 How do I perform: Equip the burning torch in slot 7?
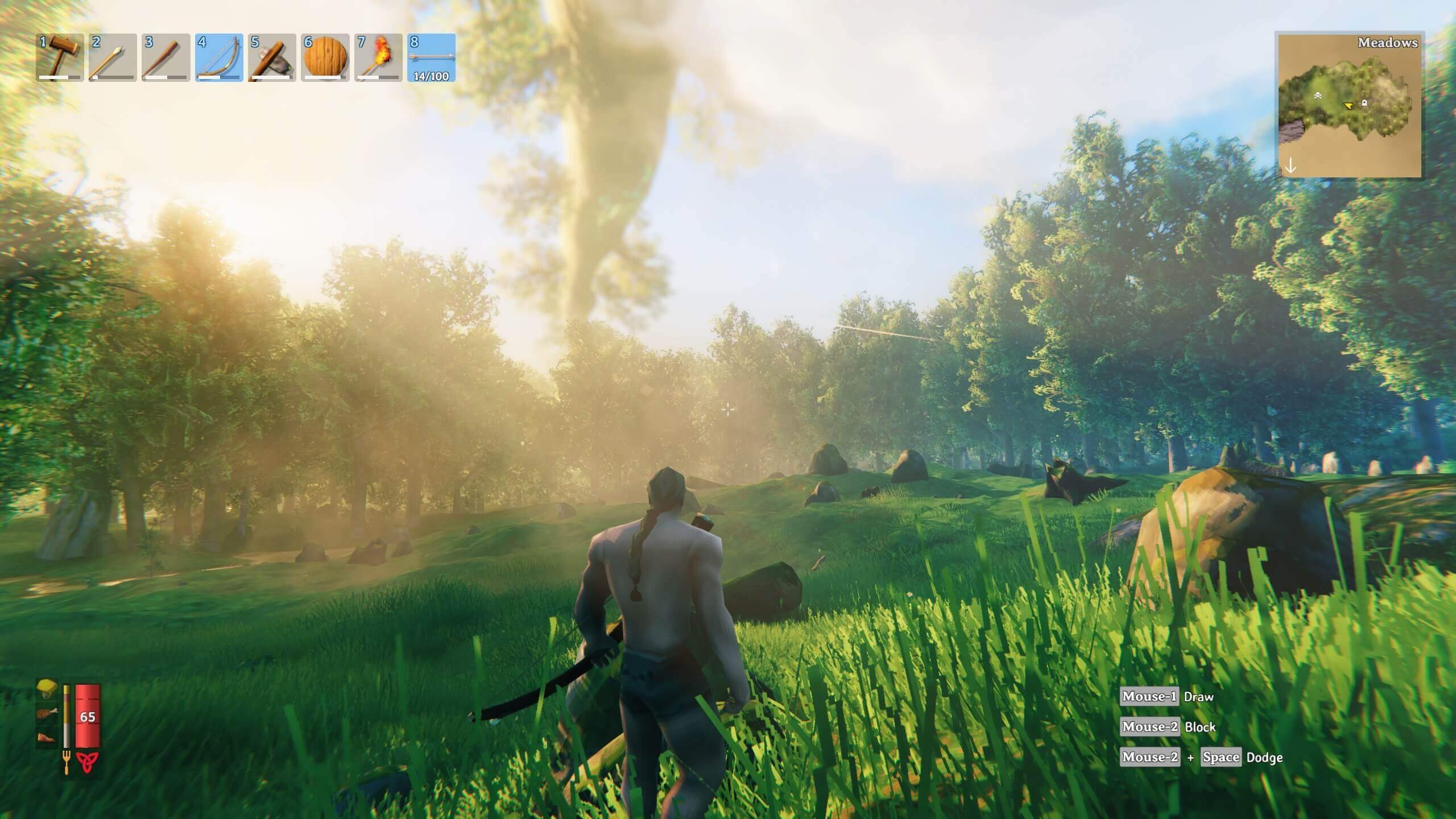tap(378, 57)
